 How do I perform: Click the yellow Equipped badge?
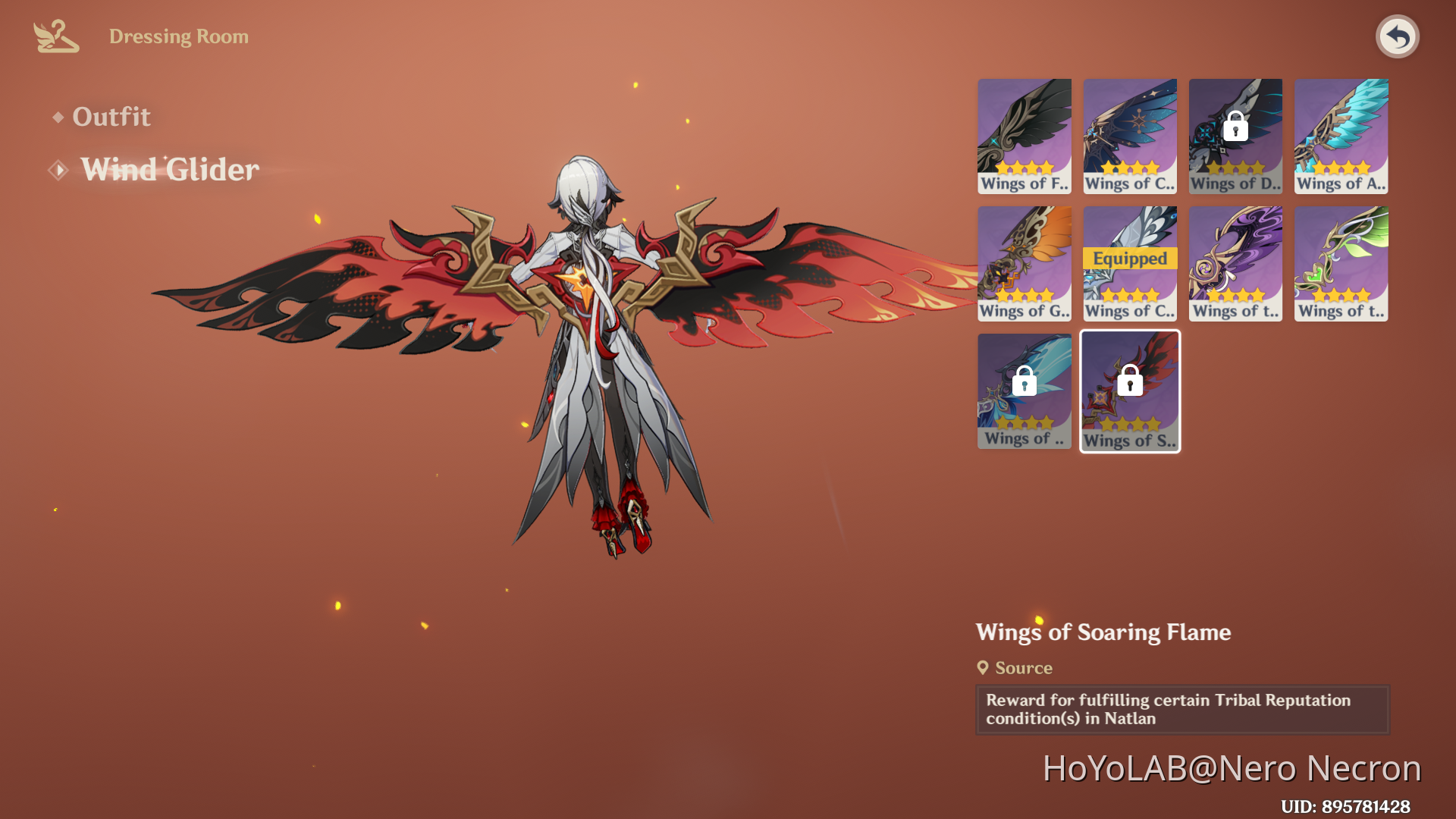(1129, 259)
